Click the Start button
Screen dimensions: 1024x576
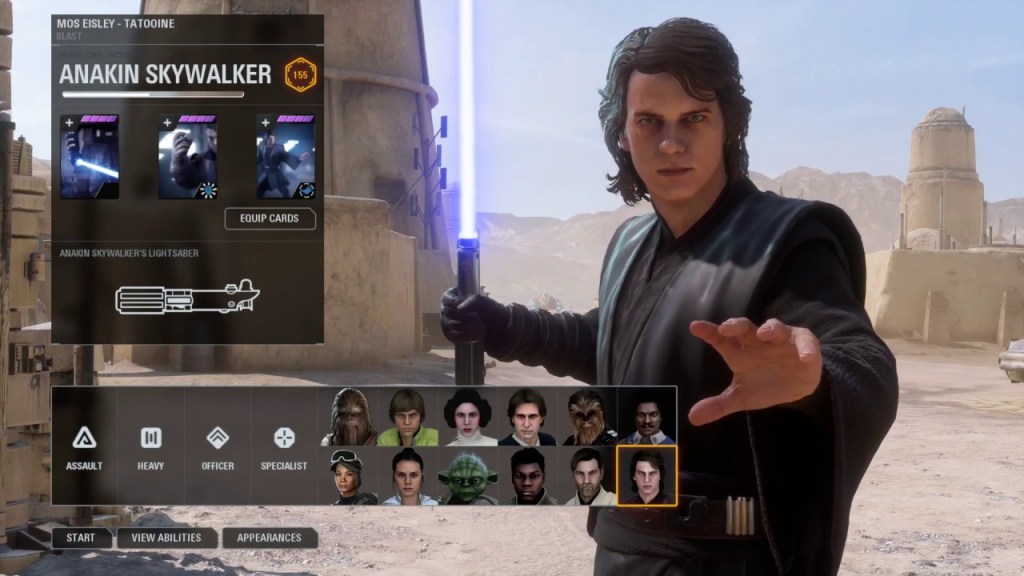tap(81, 538)
